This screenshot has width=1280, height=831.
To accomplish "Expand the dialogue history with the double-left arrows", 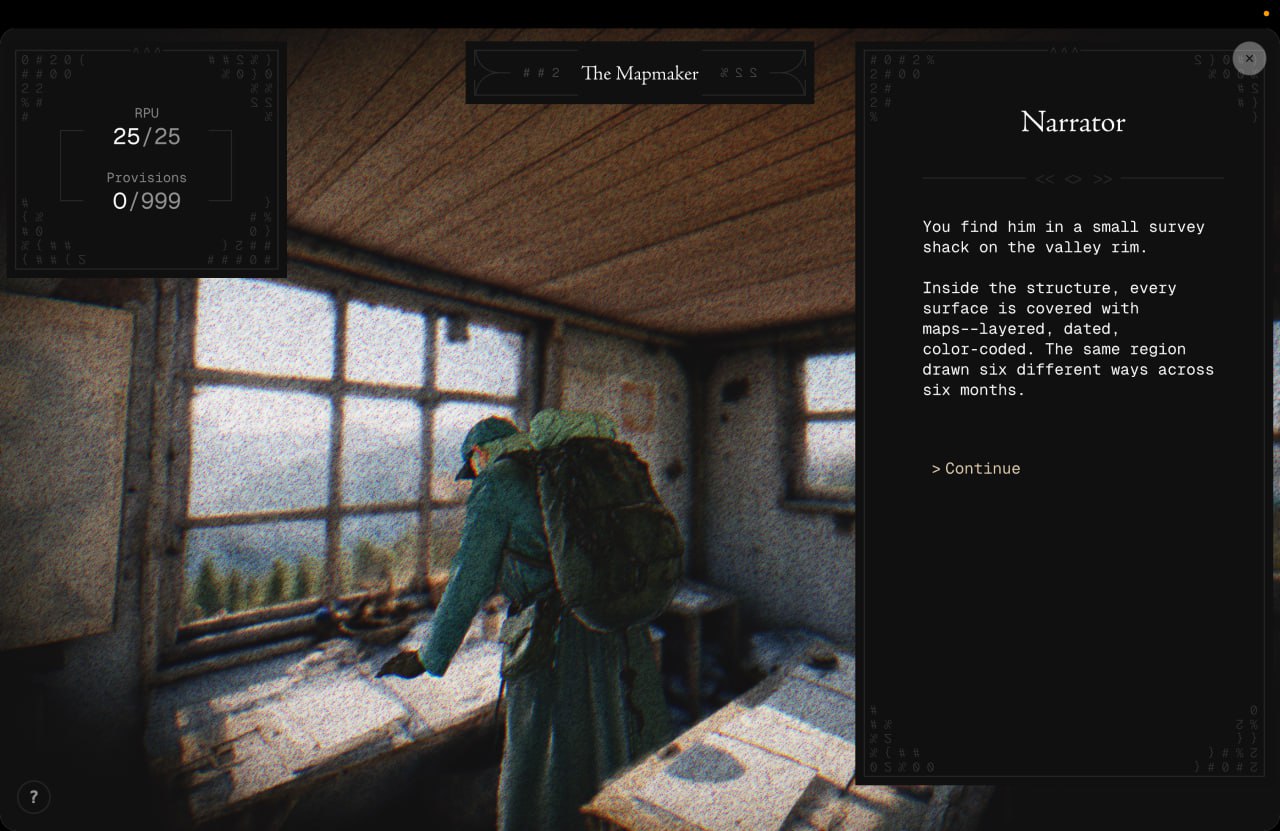I will click(x=1045, y=179).
